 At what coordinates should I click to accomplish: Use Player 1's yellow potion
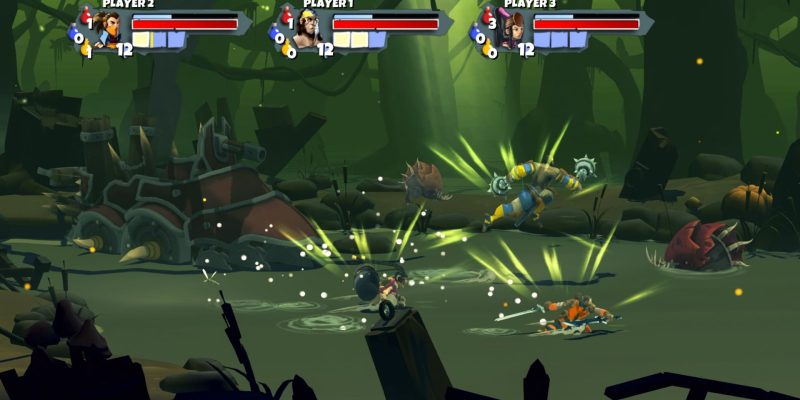(286, 49)
